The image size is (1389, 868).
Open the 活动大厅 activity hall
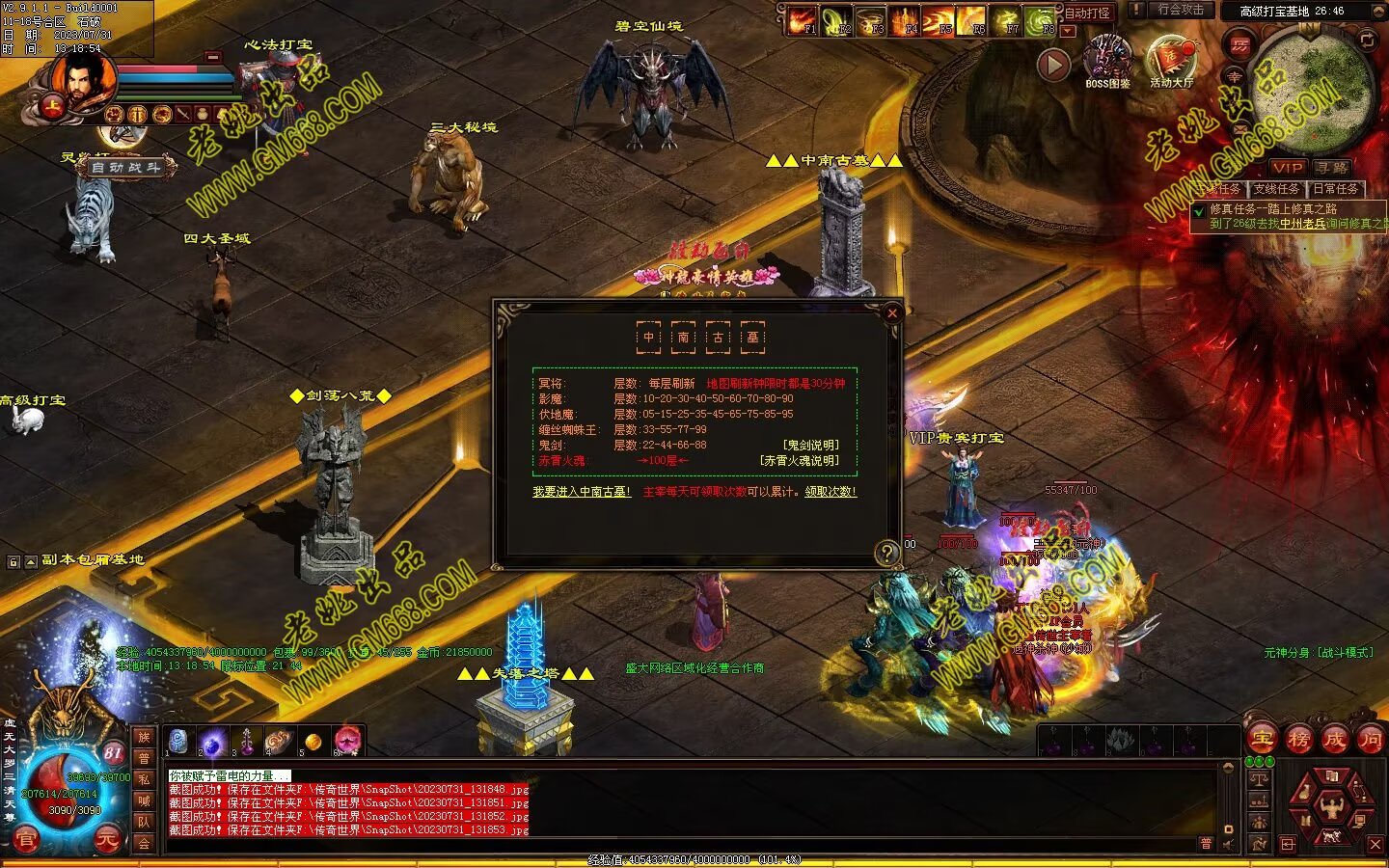pyautogui.click(x=1171, y=62)
